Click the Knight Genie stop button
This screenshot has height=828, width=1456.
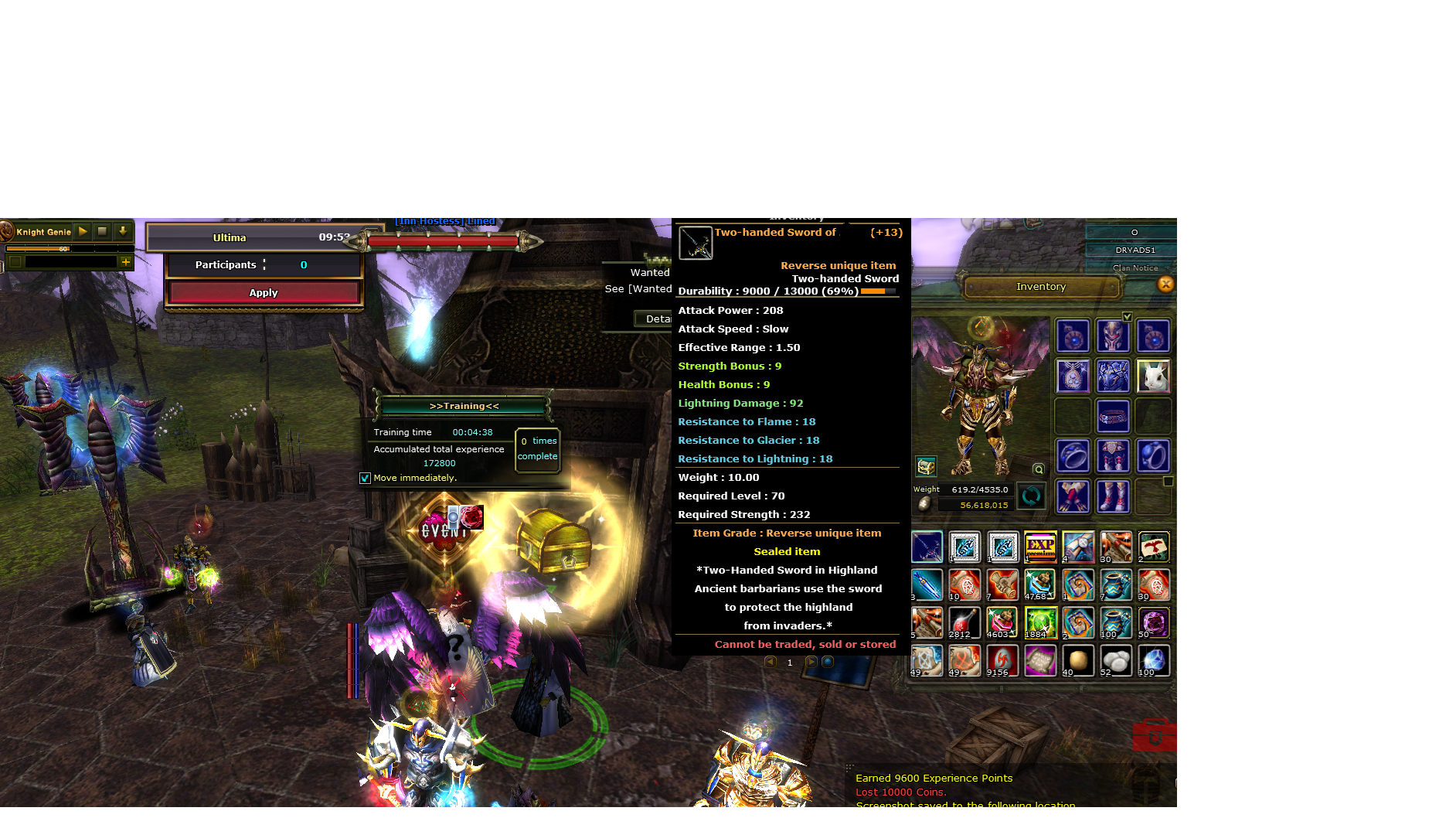101,232
